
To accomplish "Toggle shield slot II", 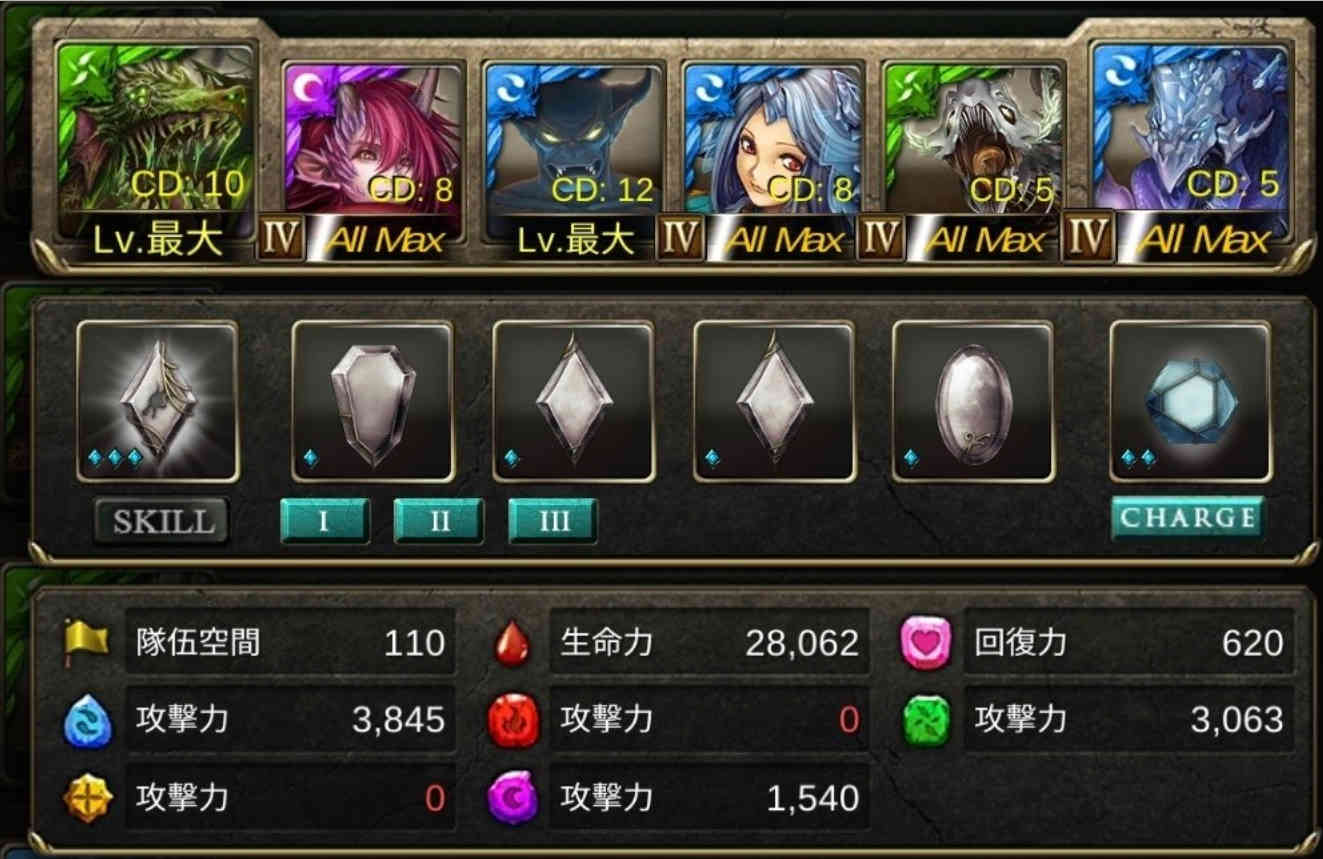I will pos(438,520).
